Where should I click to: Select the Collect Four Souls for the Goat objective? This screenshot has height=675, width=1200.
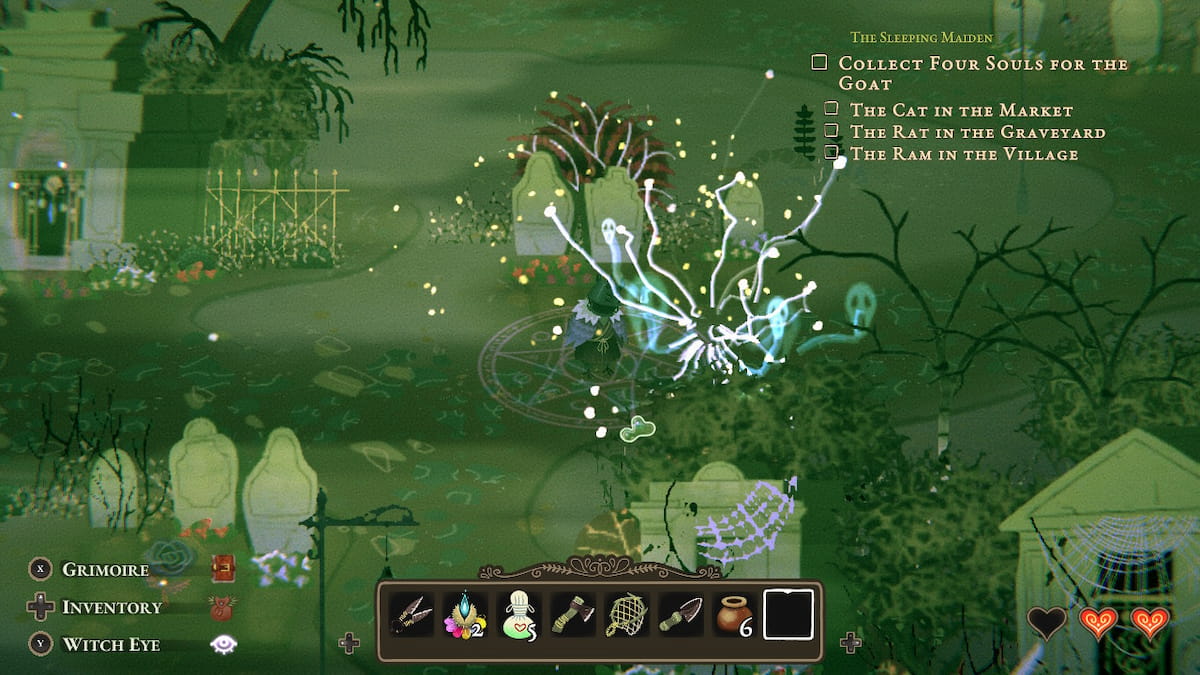pos(983,73)
